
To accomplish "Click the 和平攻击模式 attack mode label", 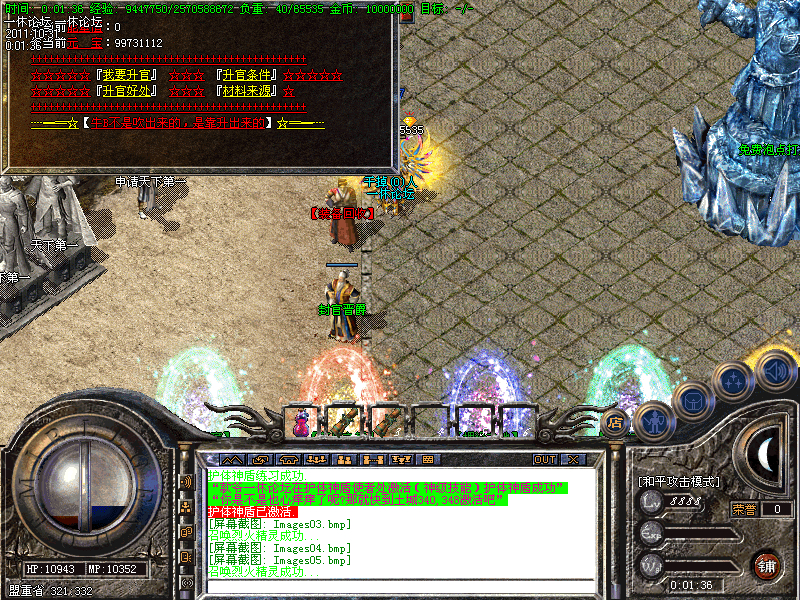I will [x=678, y=481].
